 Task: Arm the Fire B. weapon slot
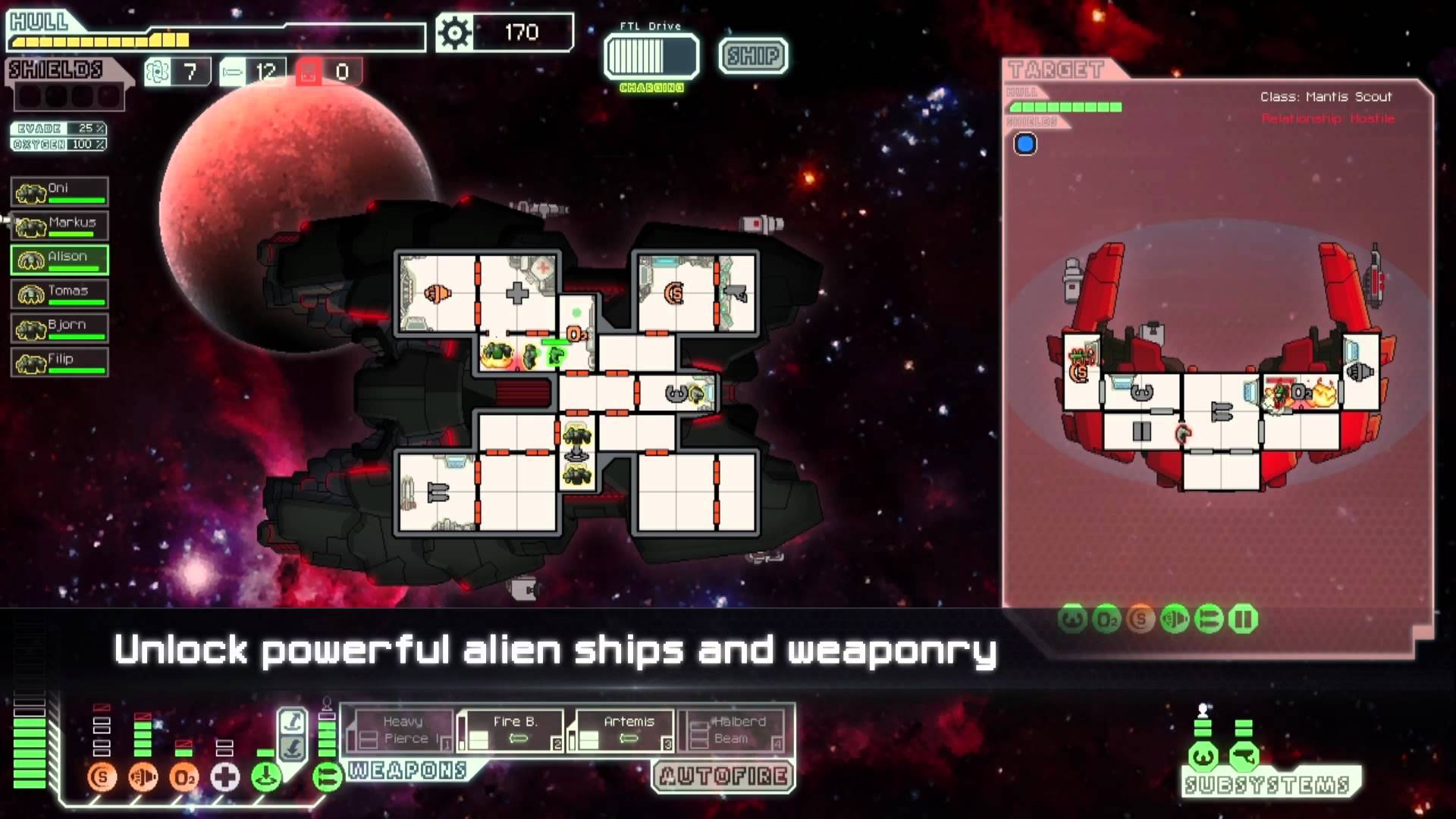coord(514,730)
